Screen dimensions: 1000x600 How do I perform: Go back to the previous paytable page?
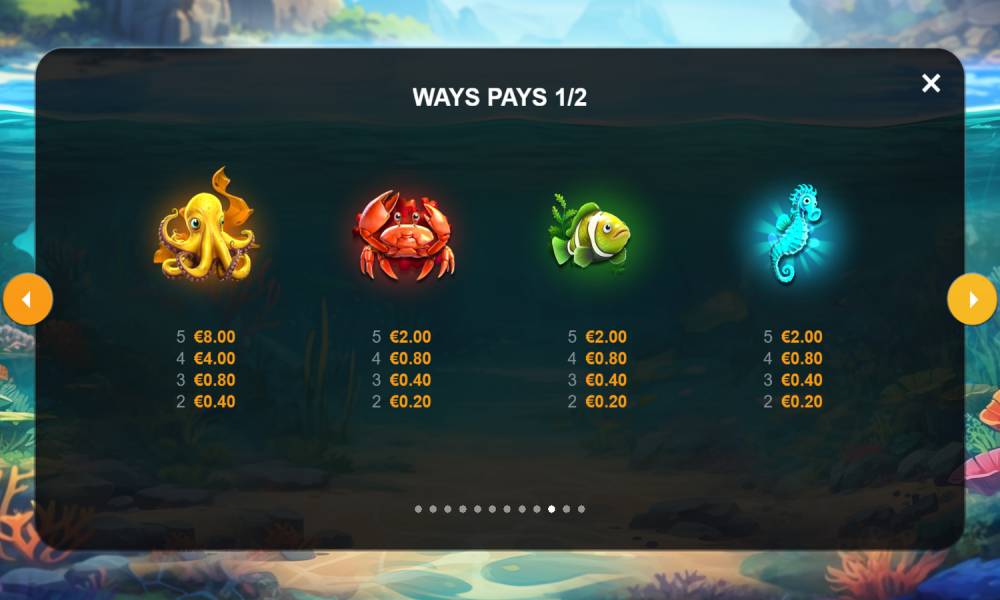pyautogui.click(x=27, y=299)
